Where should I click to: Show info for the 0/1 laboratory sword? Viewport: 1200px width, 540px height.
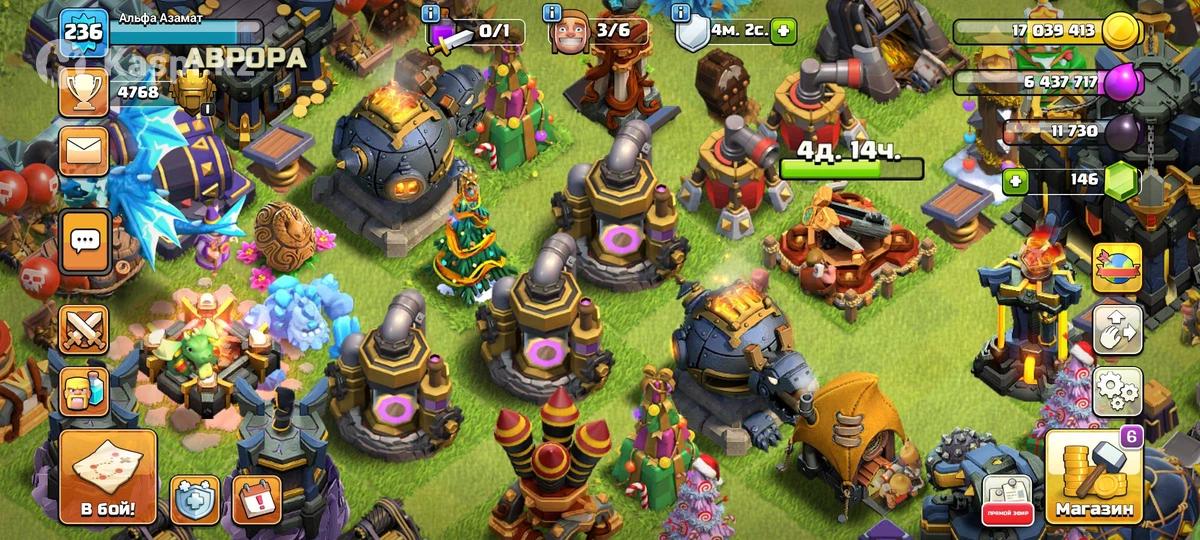click(x=431, y=13)
